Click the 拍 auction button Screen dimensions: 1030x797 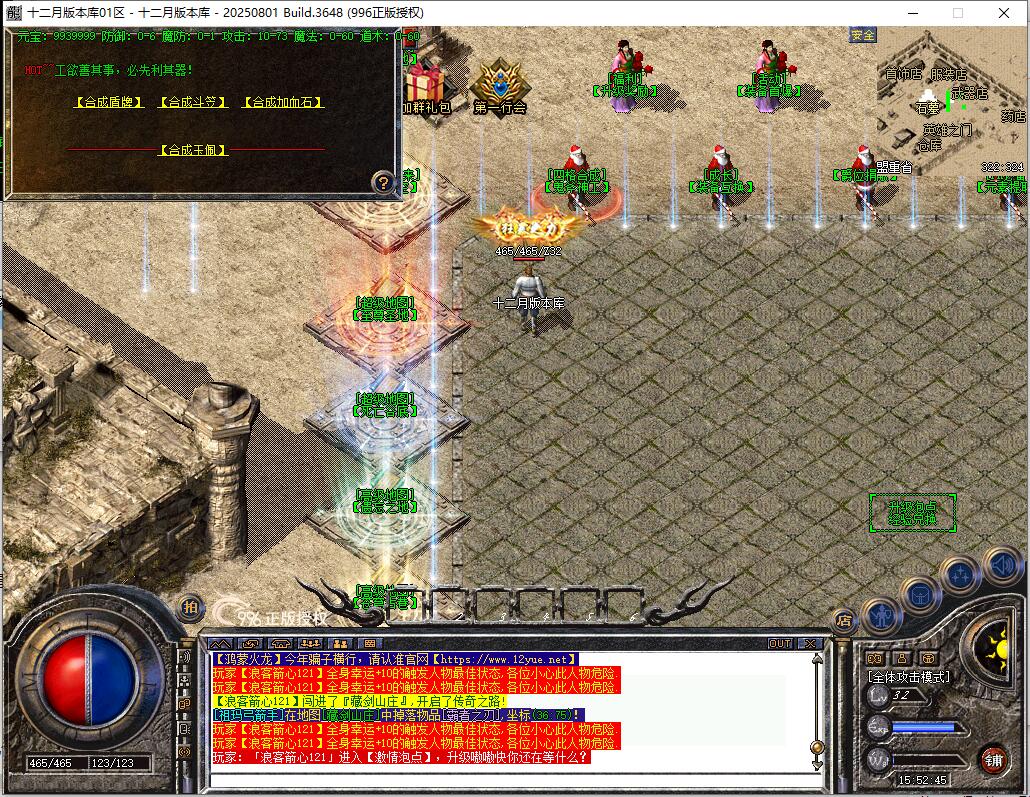pos(191,606)
